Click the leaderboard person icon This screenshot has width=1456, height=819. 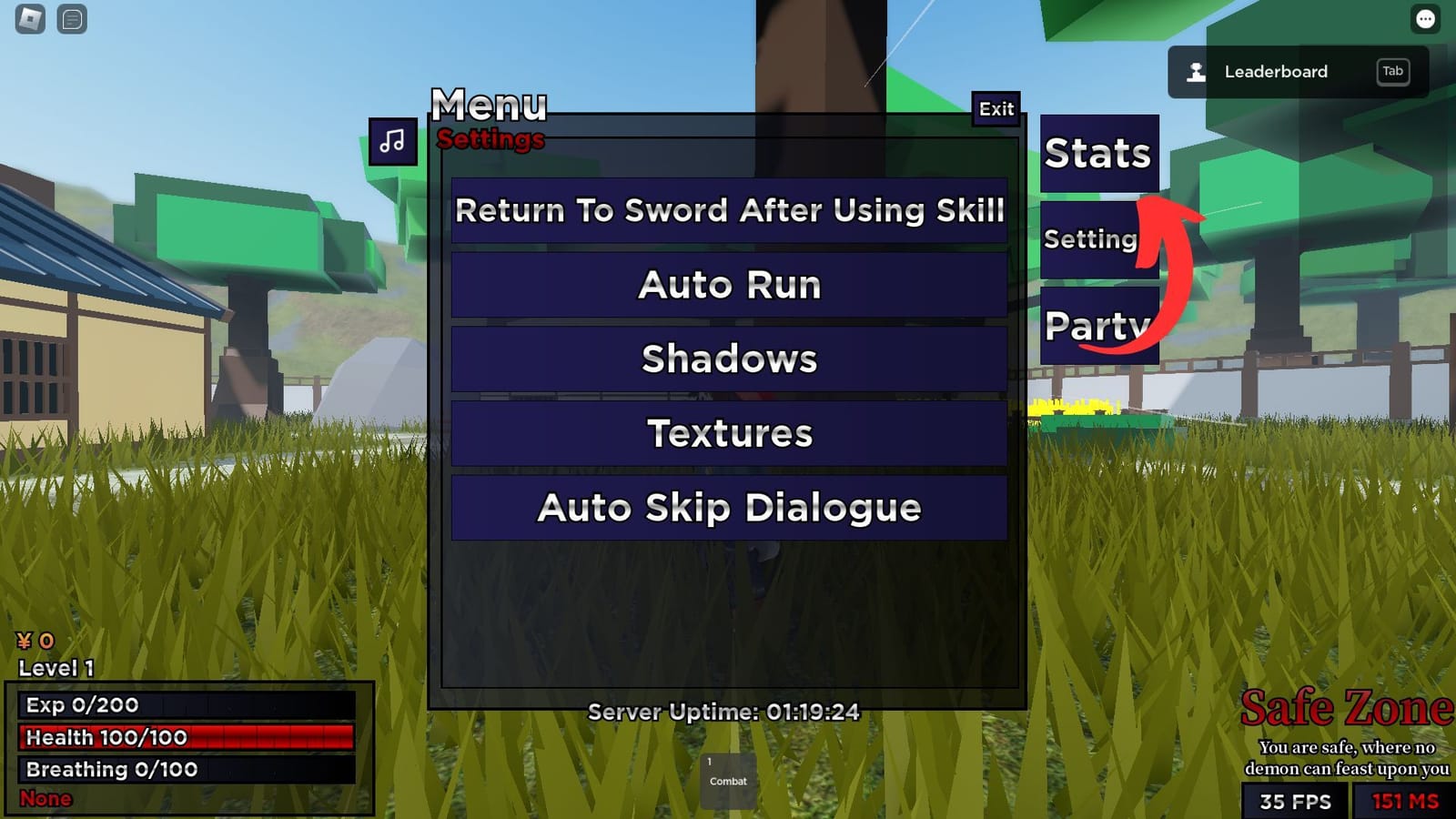[1194, 72]
